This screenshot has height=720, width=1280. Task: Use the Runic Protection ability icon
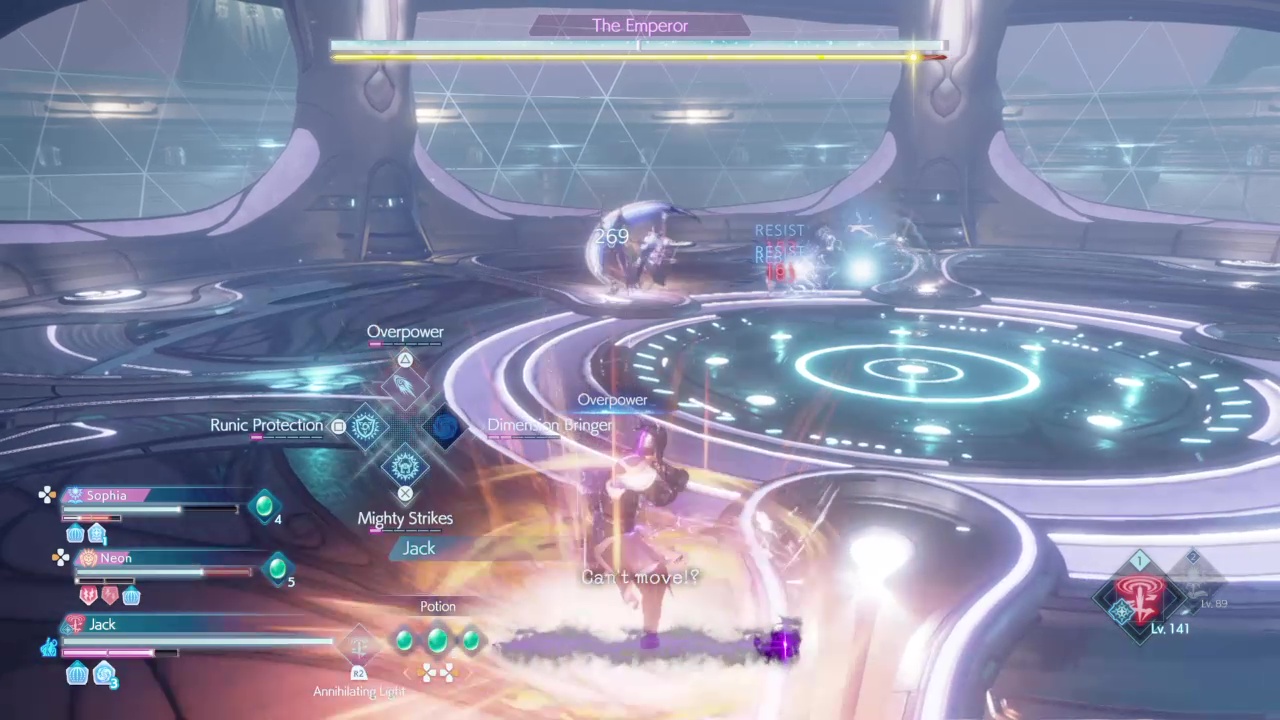coord(365,427)
